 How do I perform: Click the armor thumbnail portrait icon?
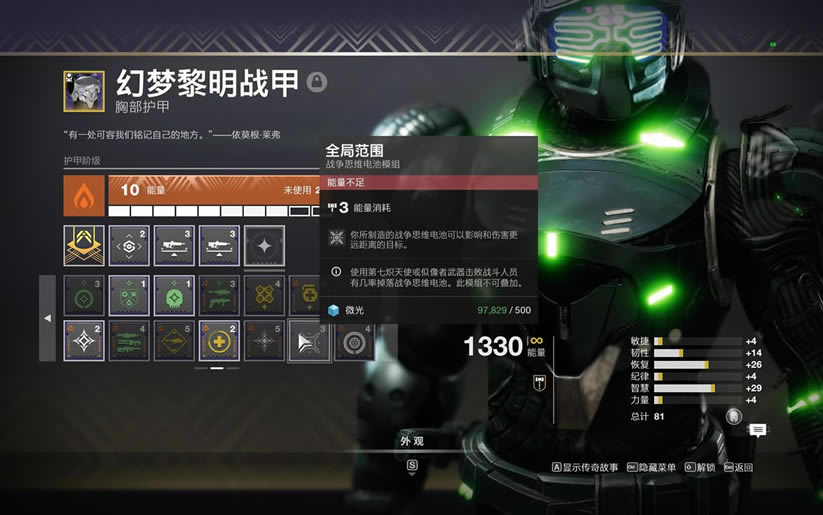(x=84, y=90)
